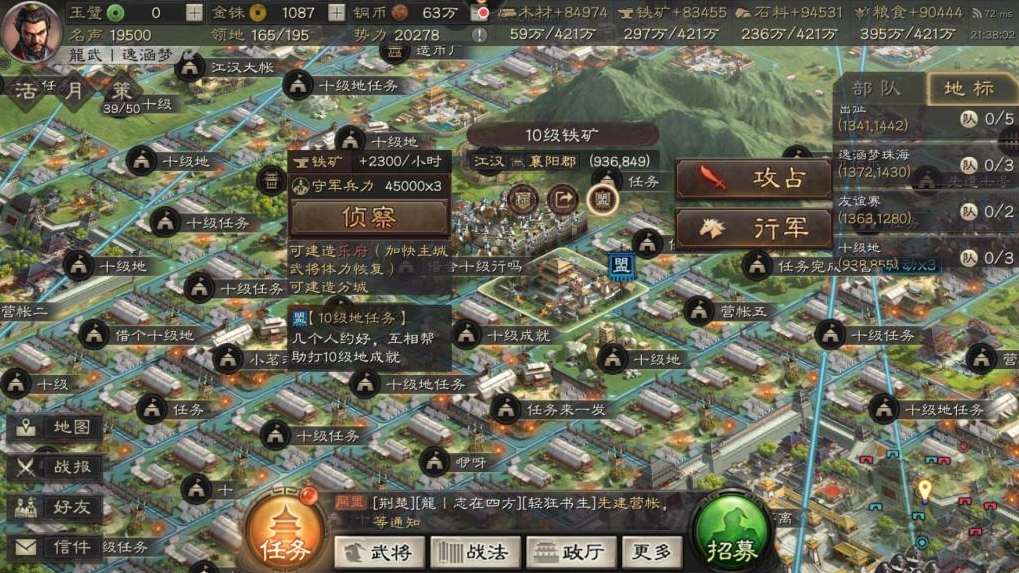This screenshot has width=1019, height=573.
Task: Switch to the 部队 troops tab
Action: [x=876, y=88]
